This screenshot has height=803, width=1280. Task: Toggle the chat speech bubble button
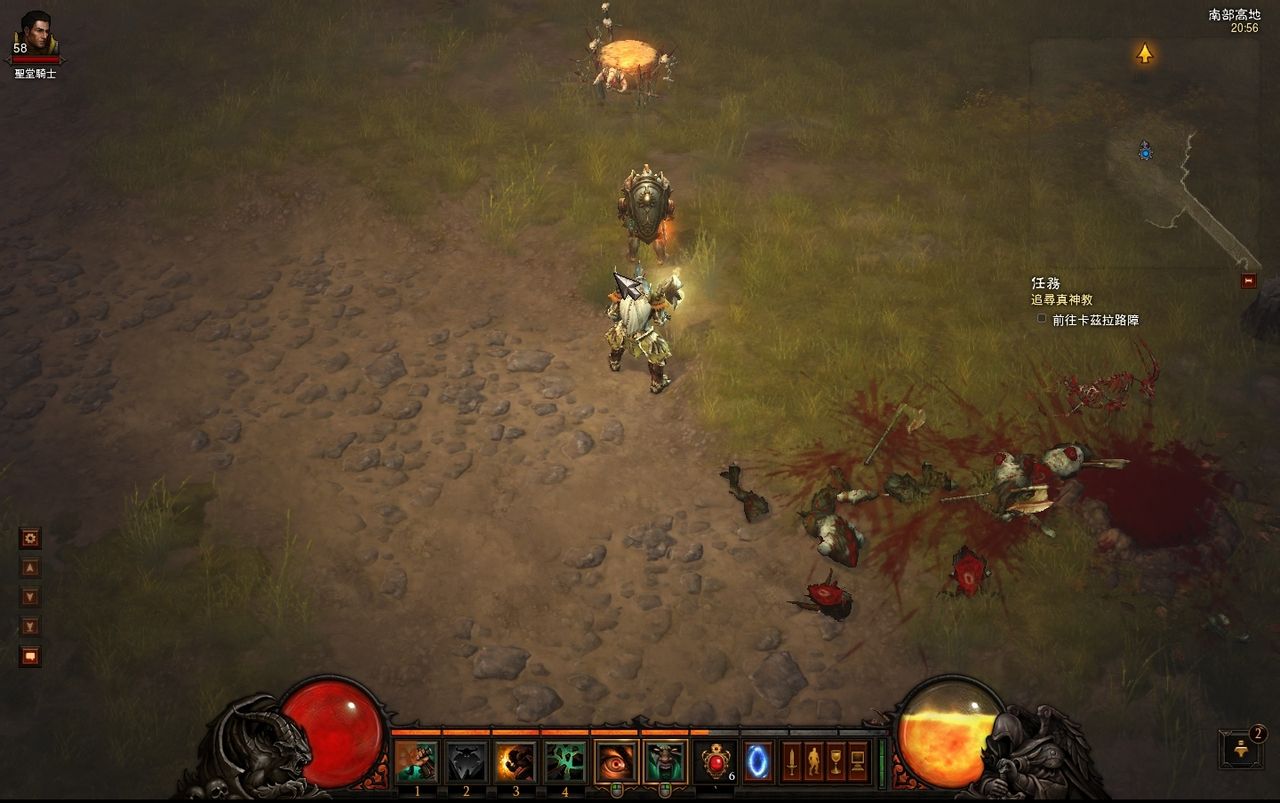(x=30, y=657)
